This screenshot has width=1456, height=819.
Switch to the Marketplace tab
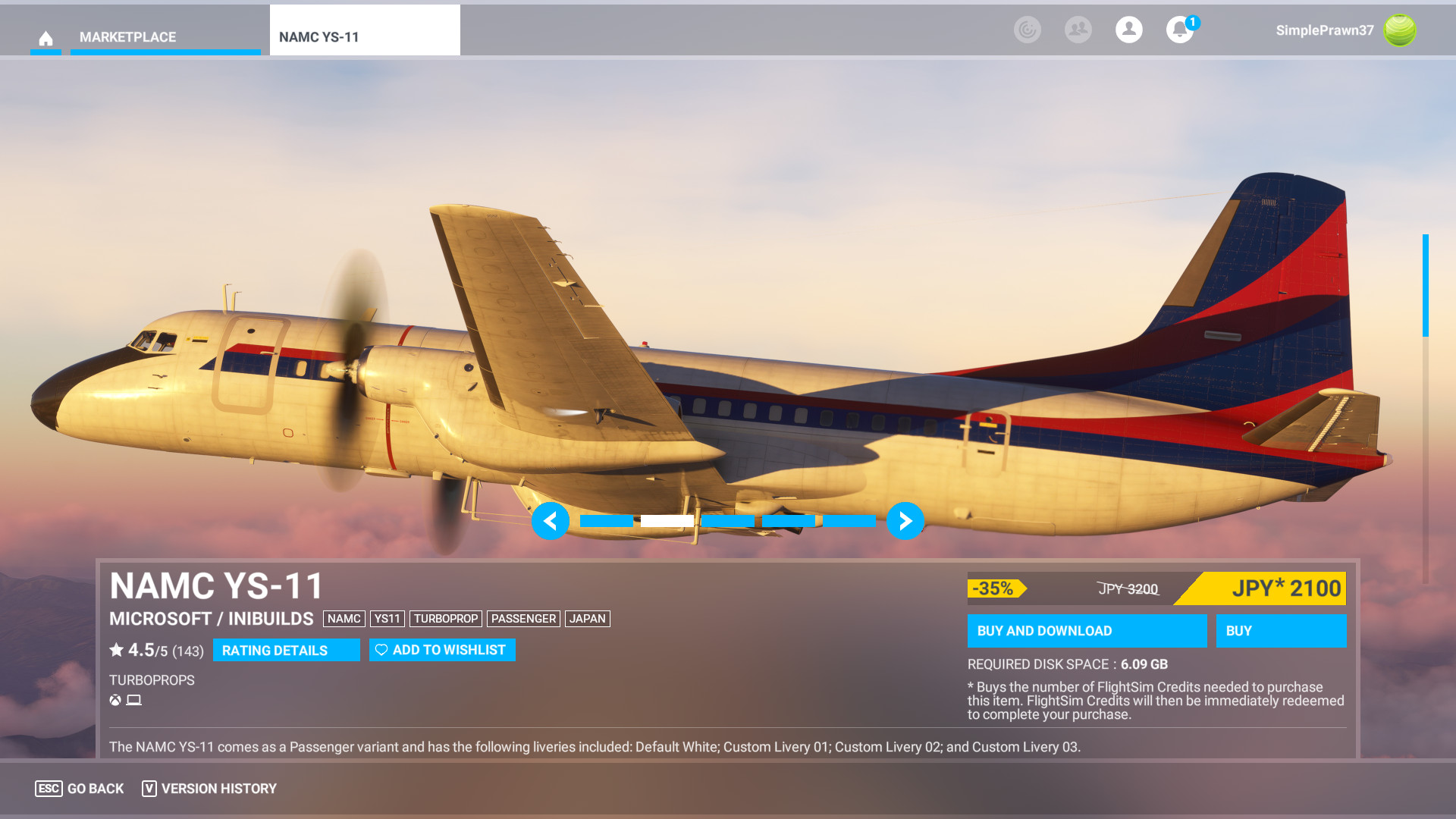[x=127, y=37]
